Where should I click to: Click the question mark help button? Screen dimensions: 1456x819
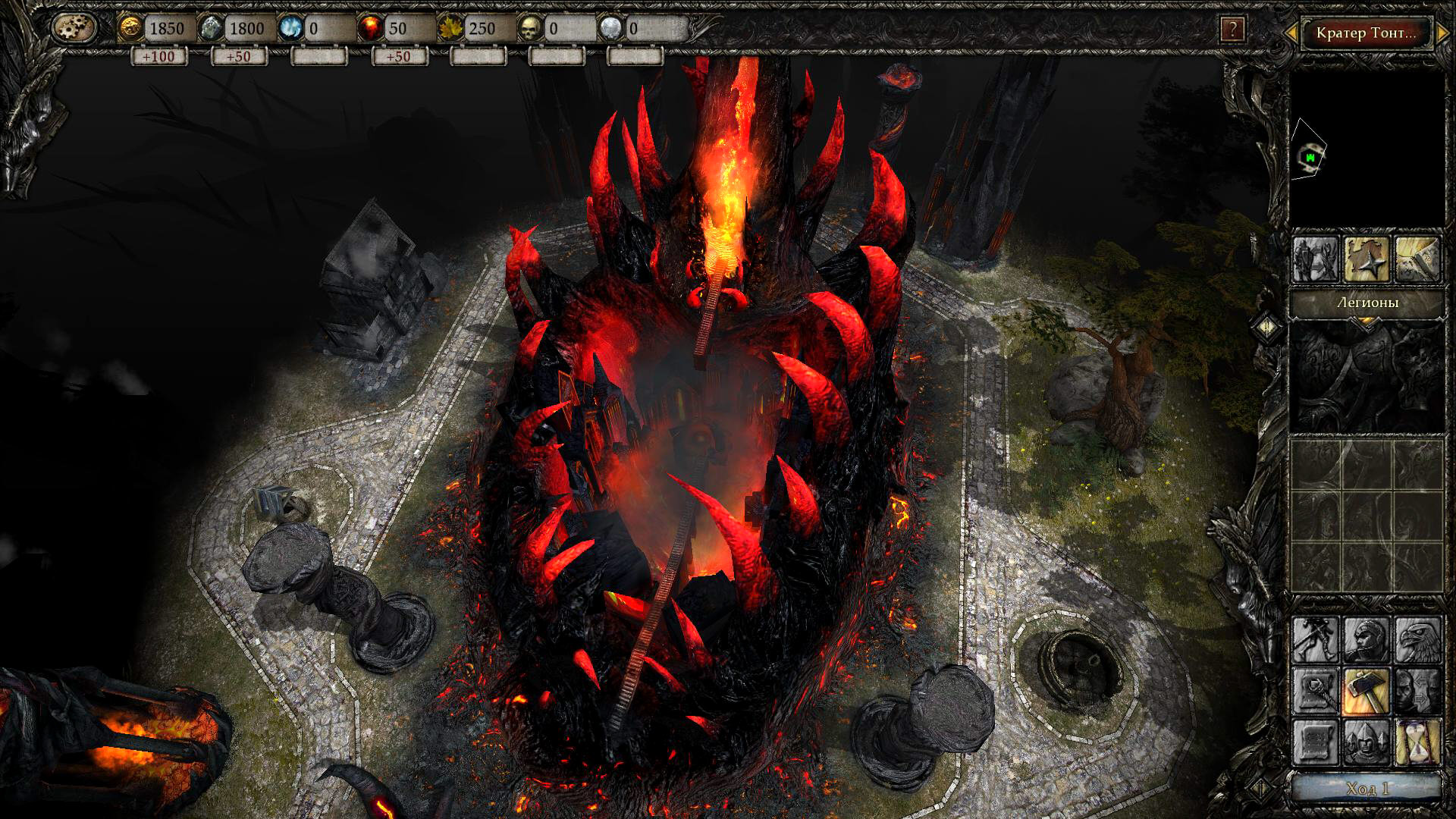coord(1232,30)
